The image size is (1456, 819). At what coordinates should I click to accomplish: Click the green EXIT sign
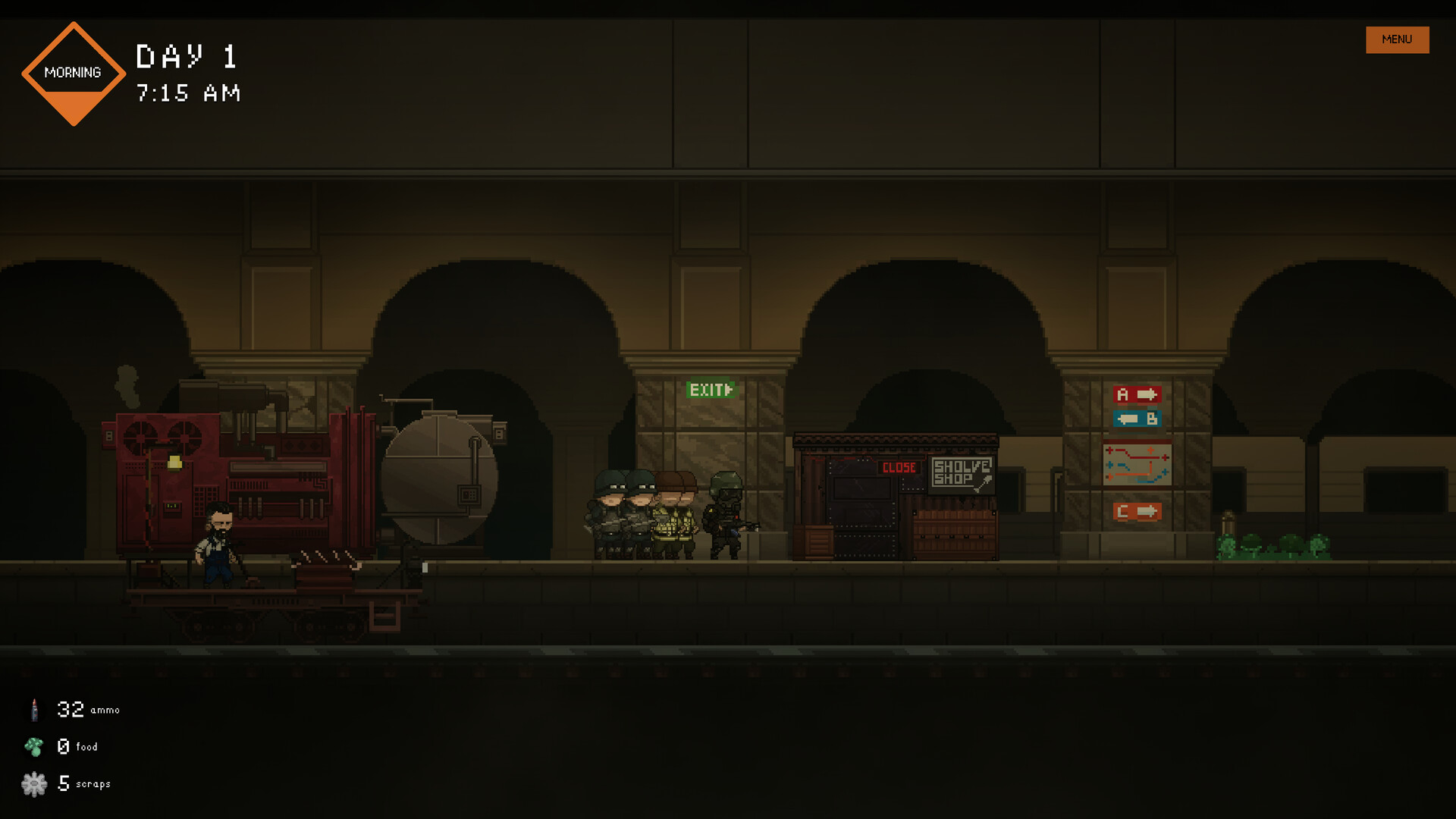tap(710, 391)
